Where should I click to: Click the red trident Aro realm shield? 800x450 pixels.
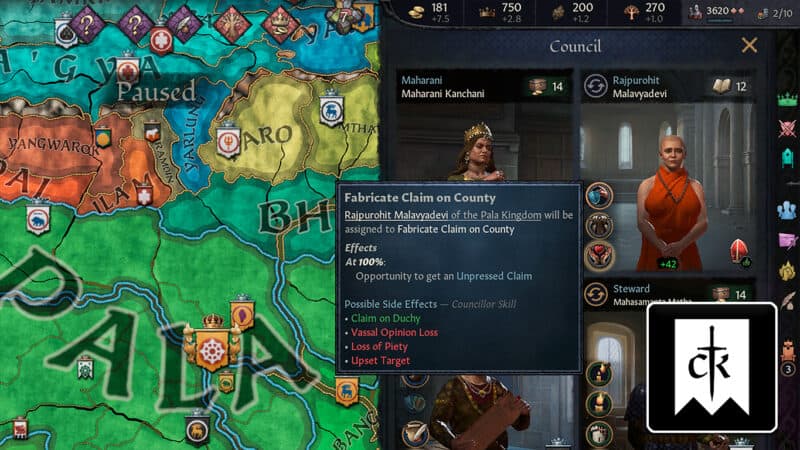pos(227,143)
